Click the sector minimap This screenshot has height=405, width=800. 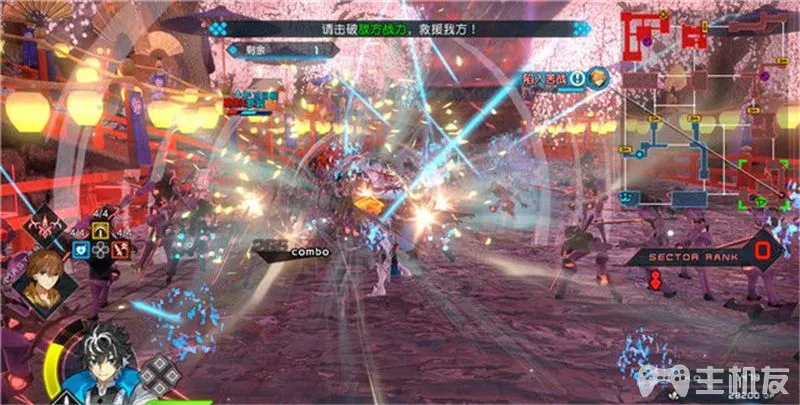pyautogui.click(x=700, y=110)
